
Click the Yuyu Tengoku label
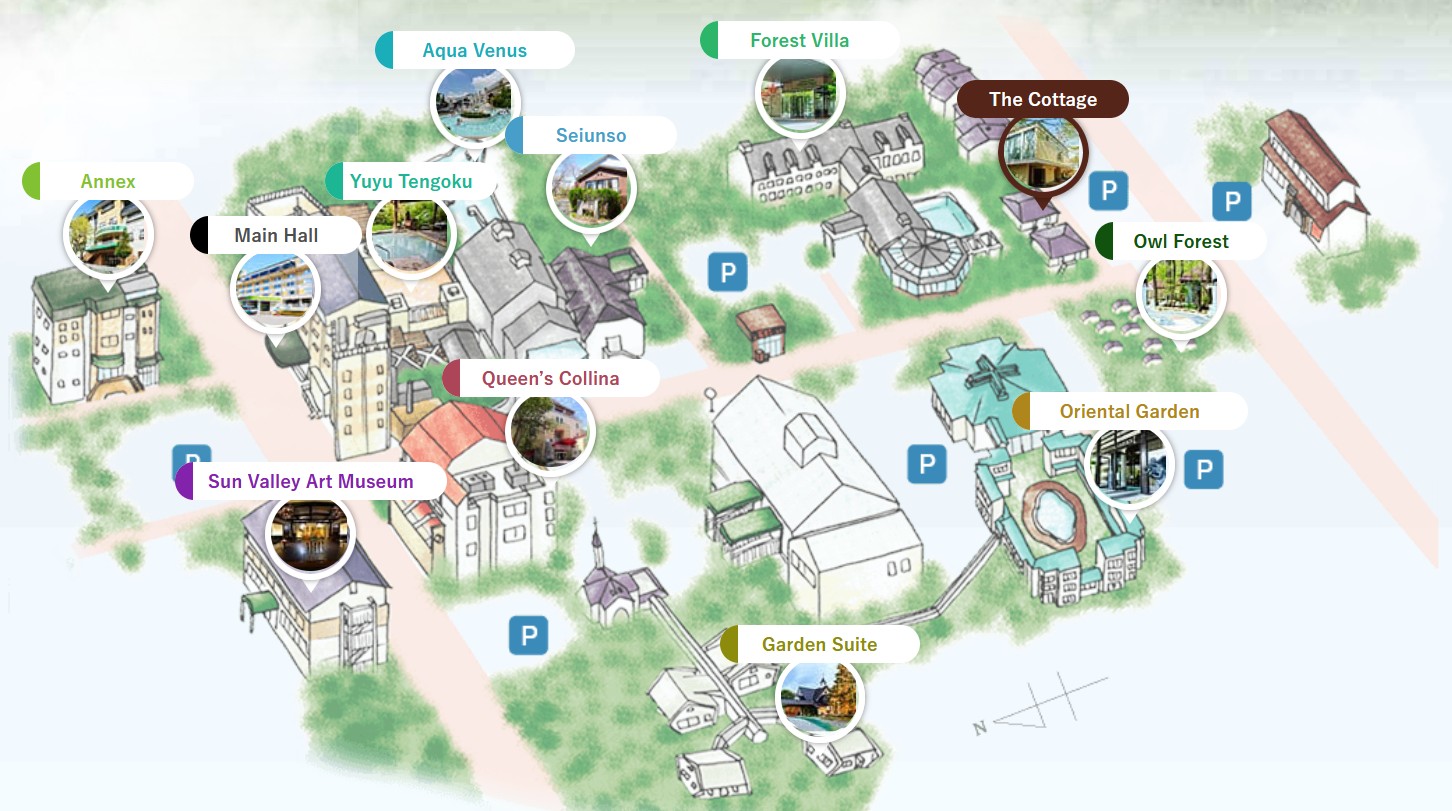[x=411, y=182]
